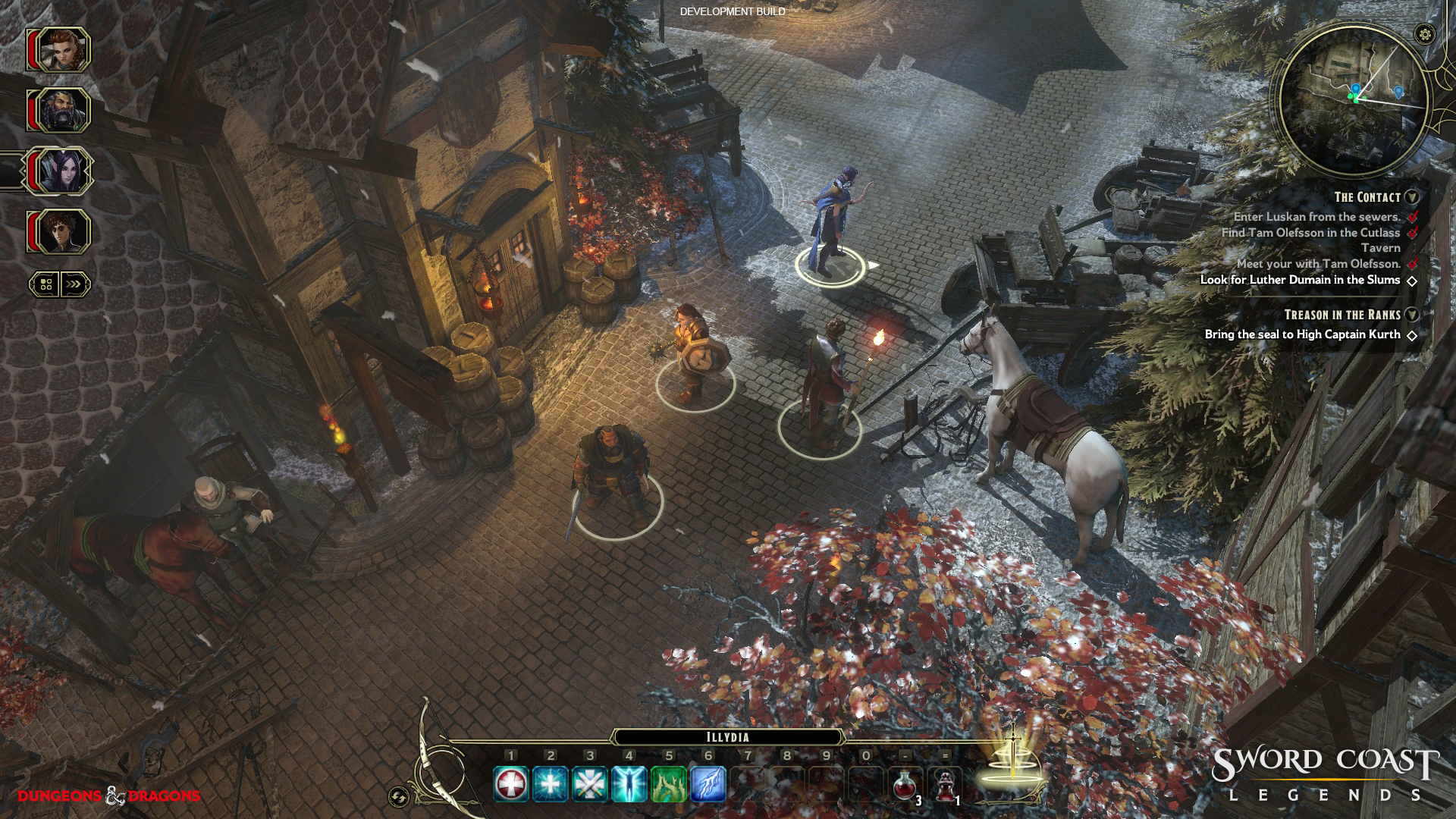
Task: Select the purple-haired elf portrait
Action: tap(59, 171)
